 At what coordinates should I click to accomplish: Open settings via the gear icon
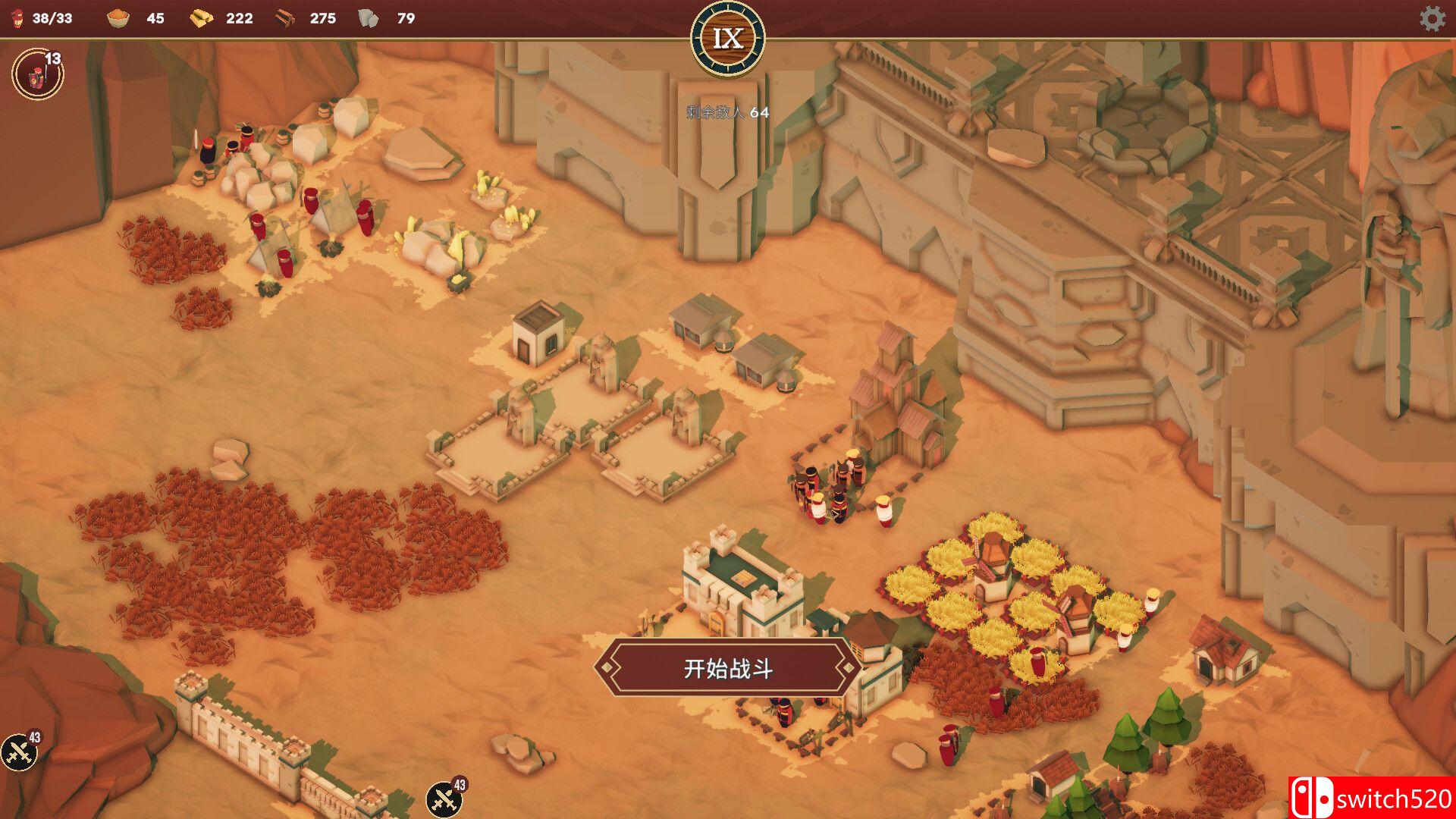click(x=1432, y=18)
